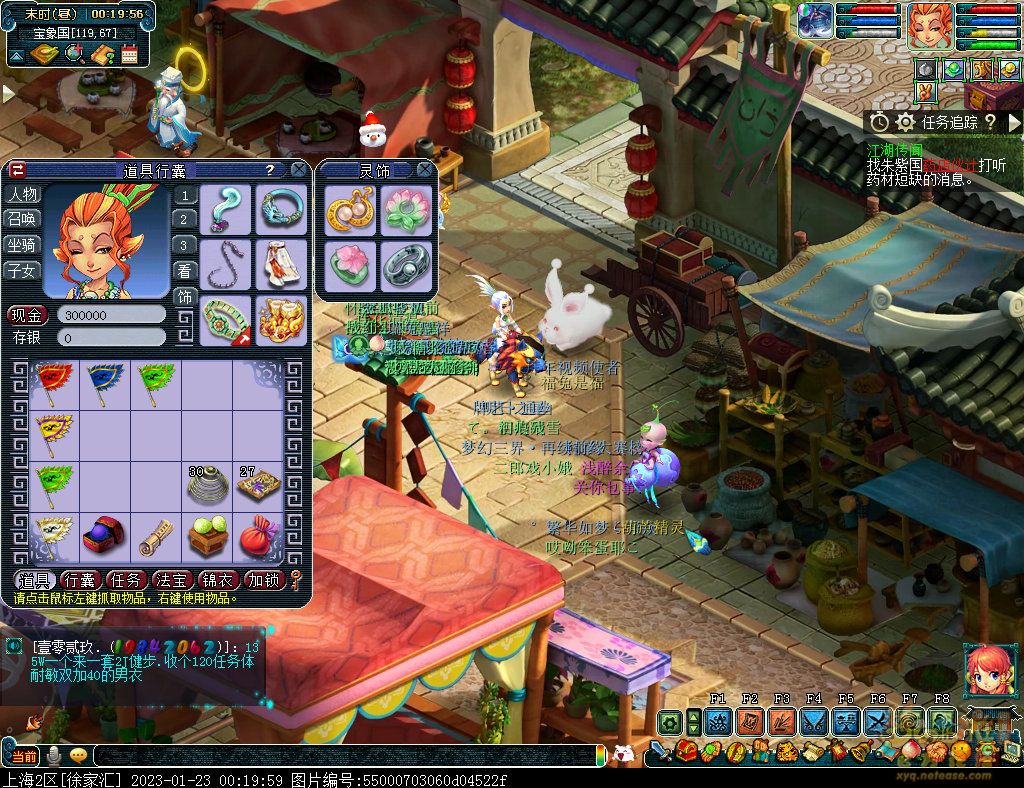This screenshot has width=1024, height=788.
Task: Open the 任务 tab in the inventory
Action: 125,580
